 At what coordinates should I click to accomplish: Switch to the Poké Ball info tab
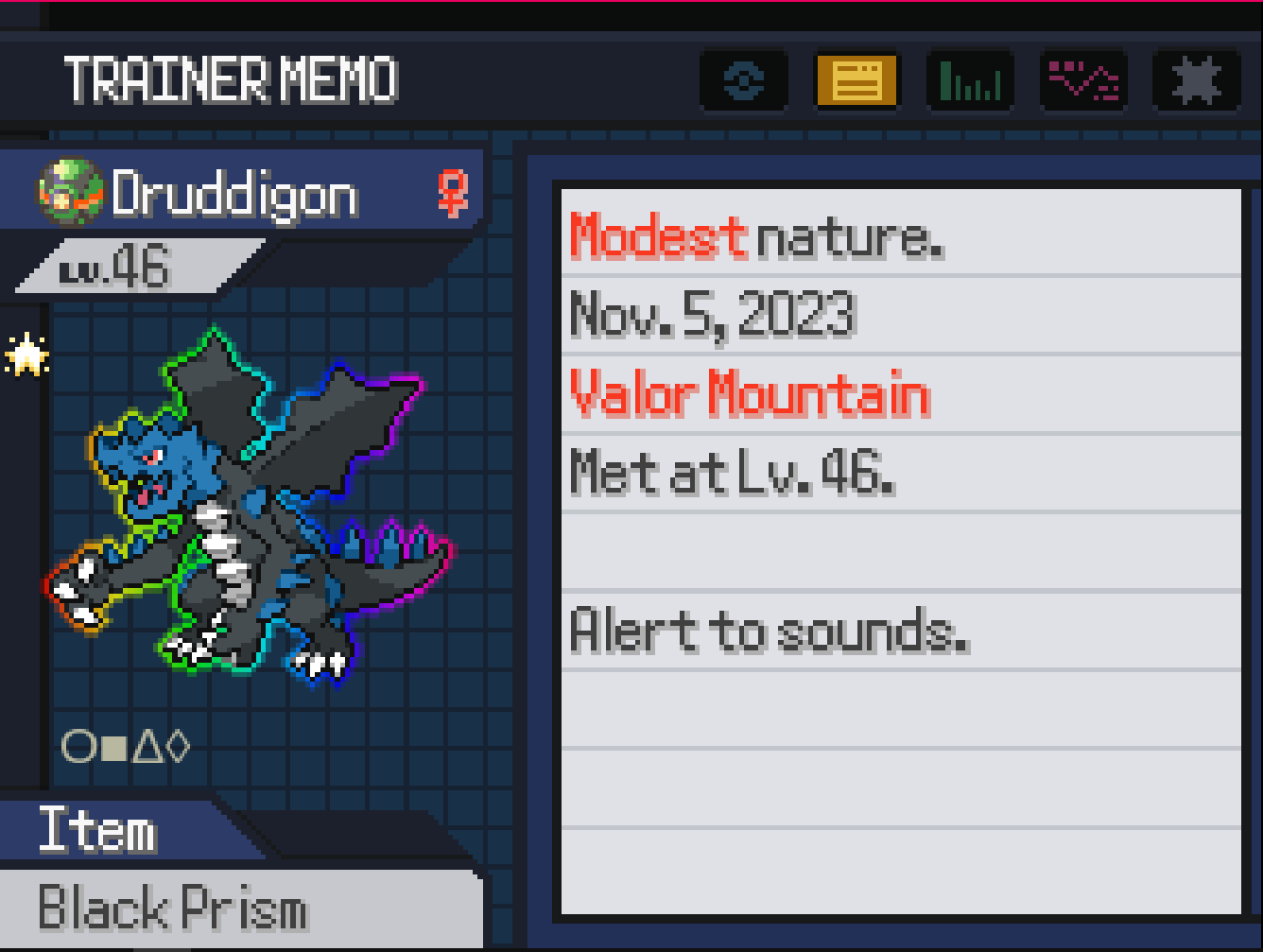[x=744, y=81]
